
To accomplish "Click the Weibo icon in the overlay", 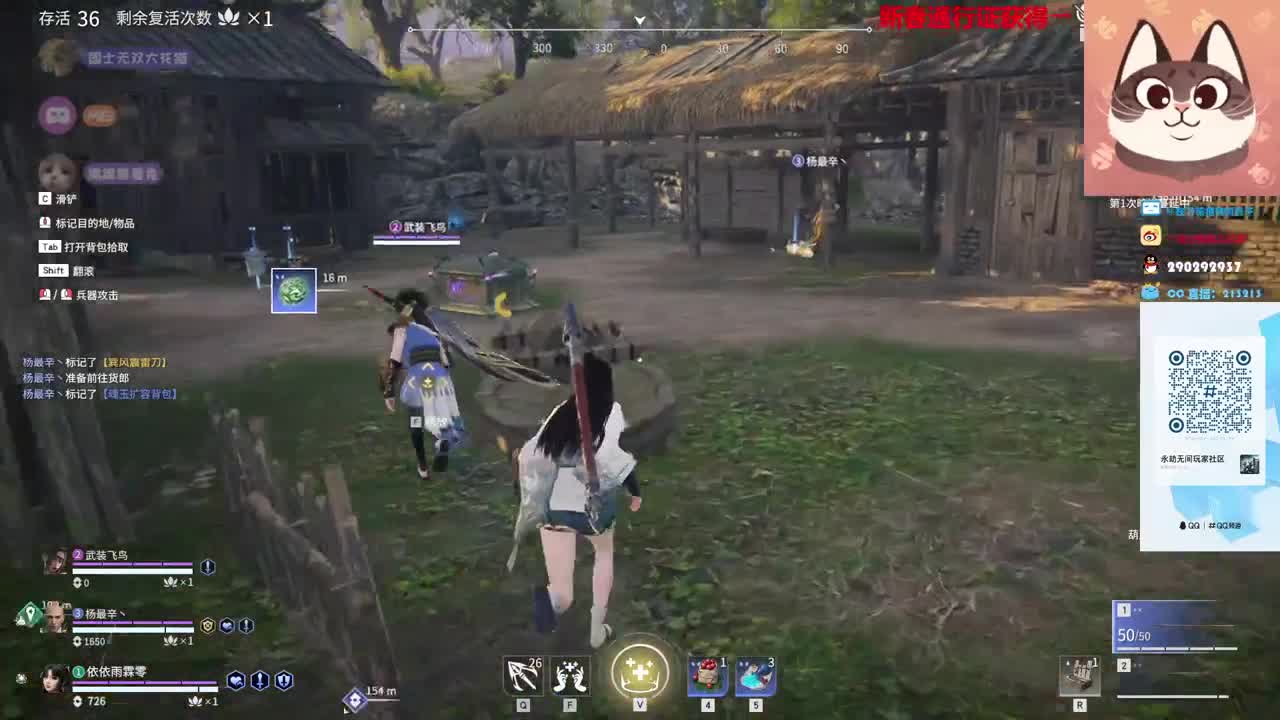I will pos(1149,236).
